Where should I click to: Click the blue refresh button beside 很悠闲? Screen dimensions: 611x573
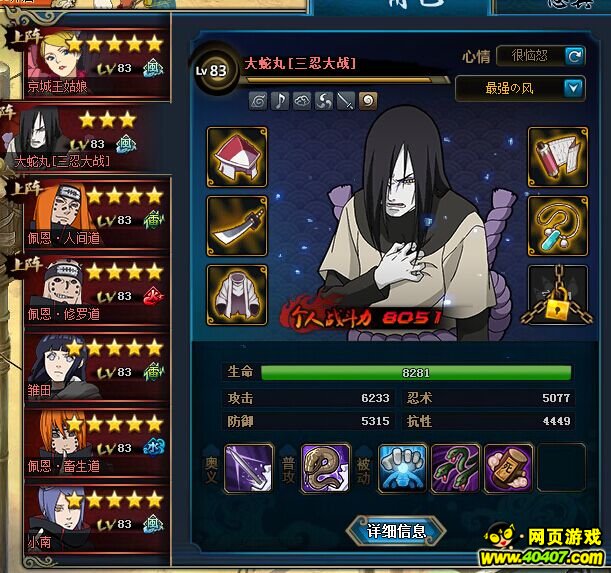(x=574, y=56)
